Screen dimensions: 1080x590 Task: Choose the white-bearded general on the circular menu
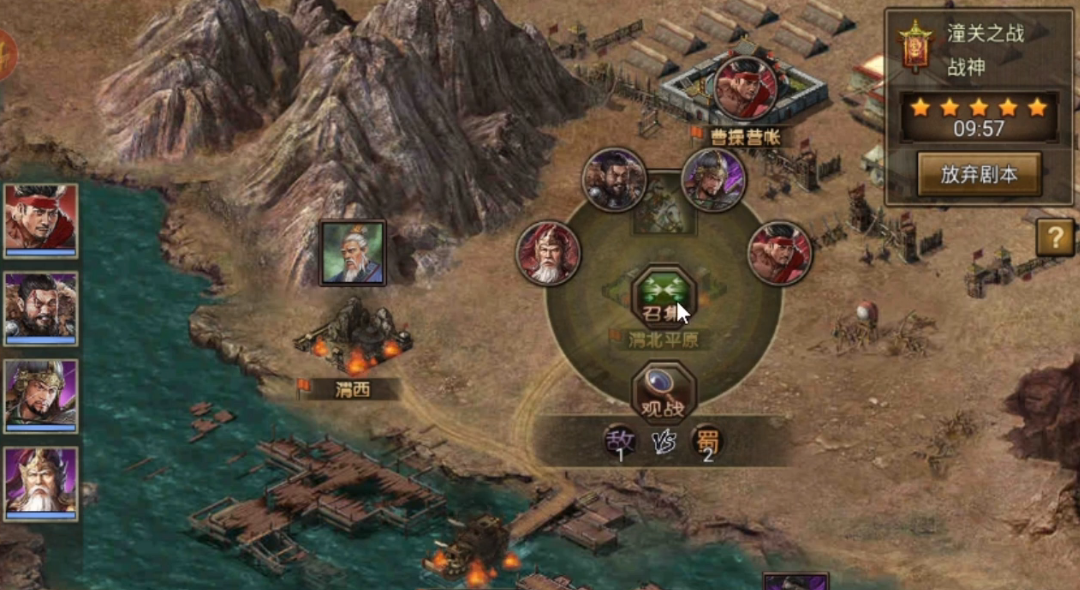[549, 253]
